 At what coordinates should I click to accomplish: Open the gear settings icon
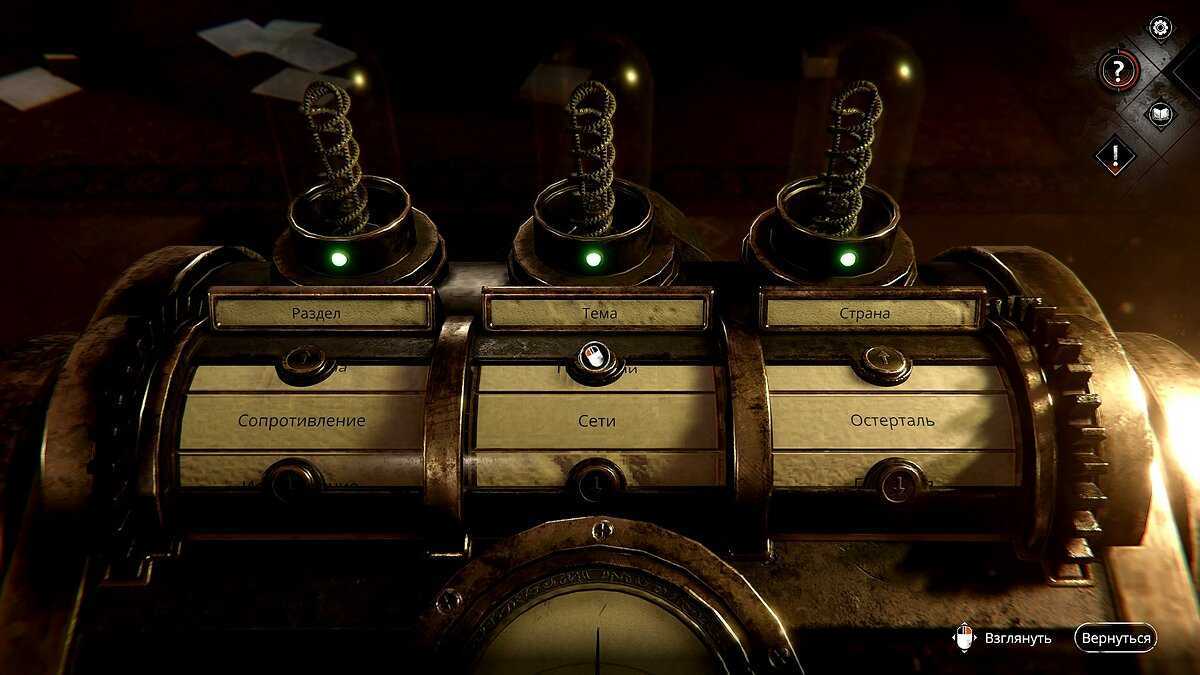[1160, 27]
